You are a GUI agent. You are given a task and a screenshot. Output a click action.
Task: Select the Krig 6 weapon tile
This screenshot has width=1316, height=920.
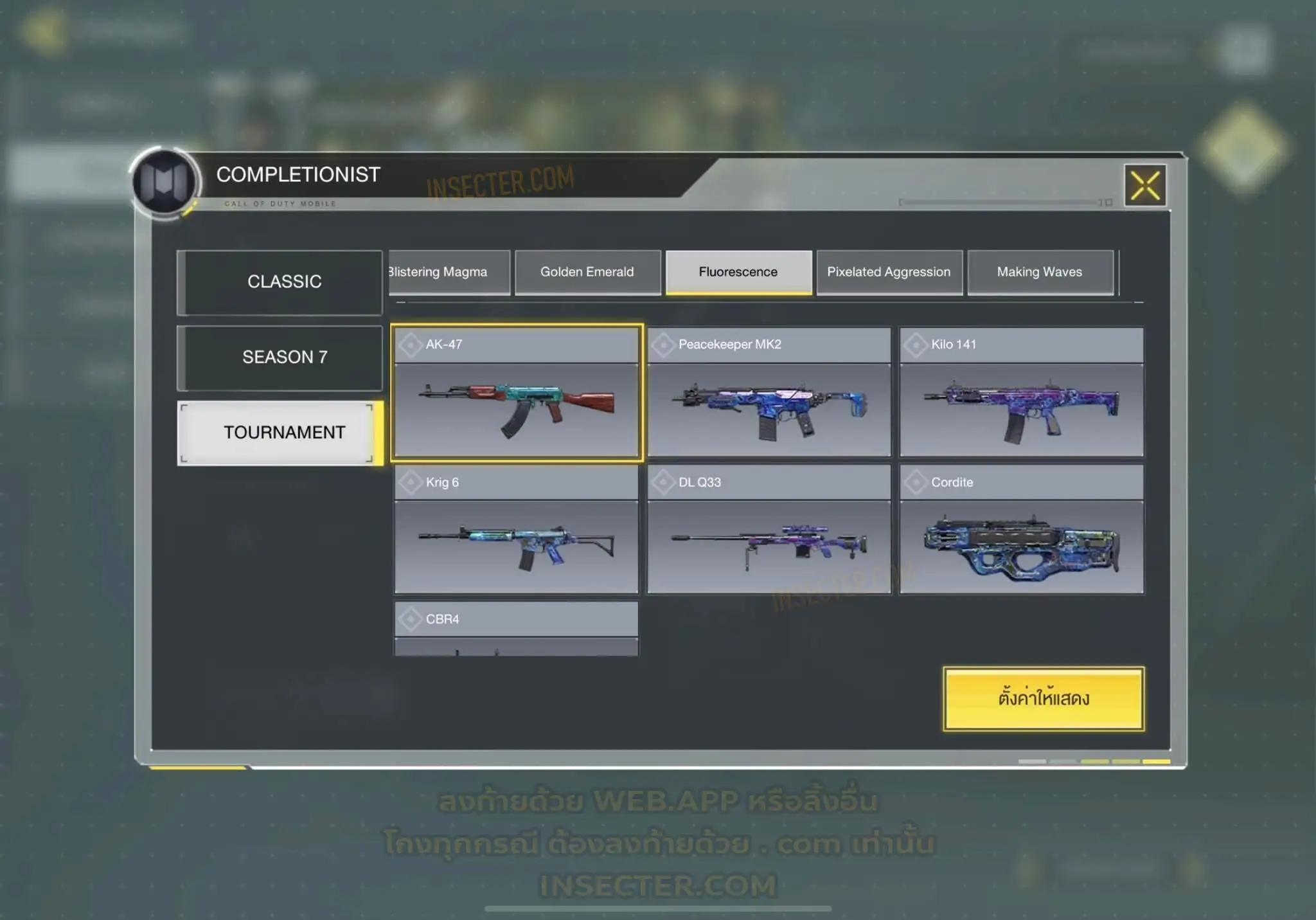517,530
